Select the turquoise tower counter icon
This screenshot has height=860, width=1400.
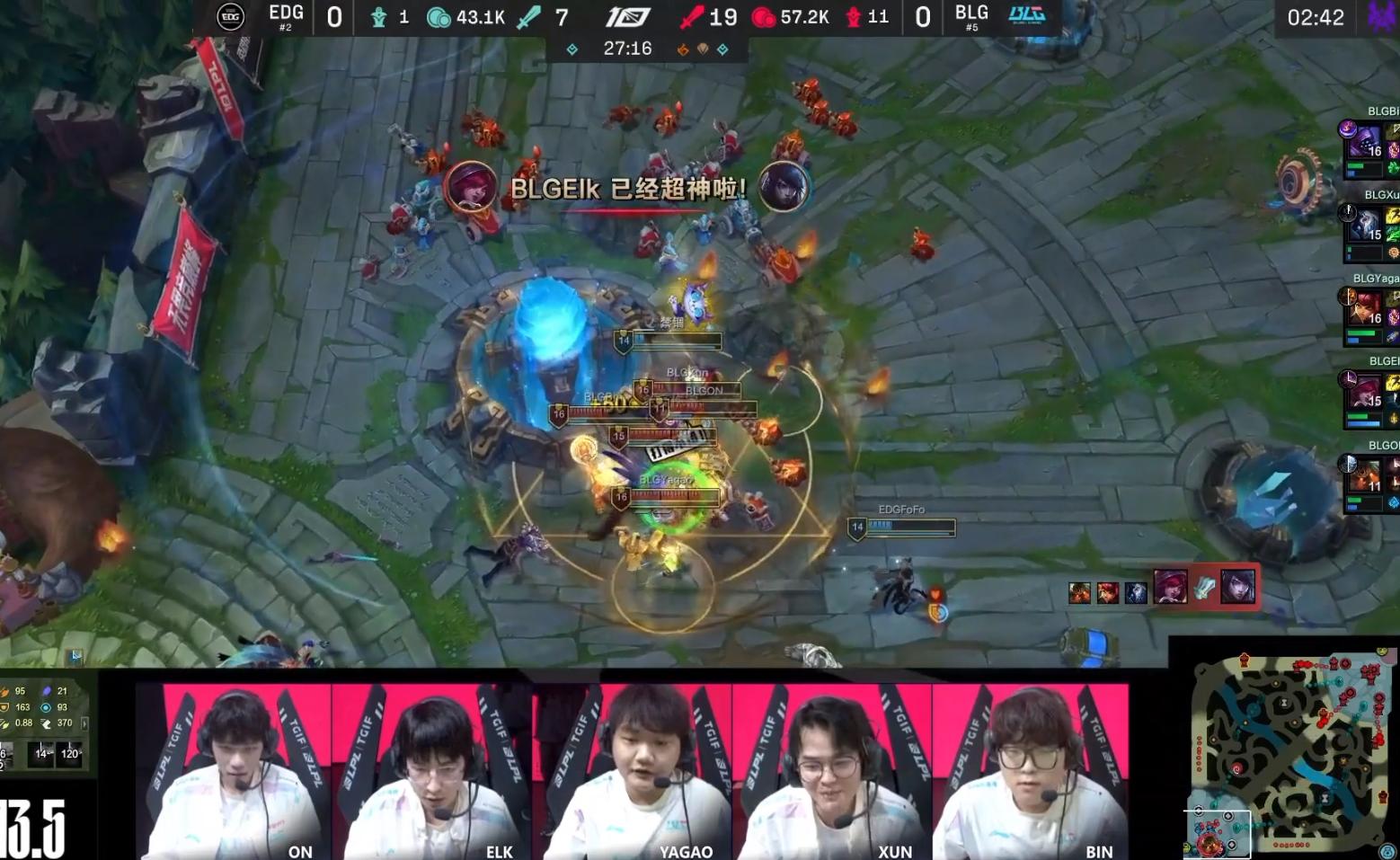coord(378,17)
